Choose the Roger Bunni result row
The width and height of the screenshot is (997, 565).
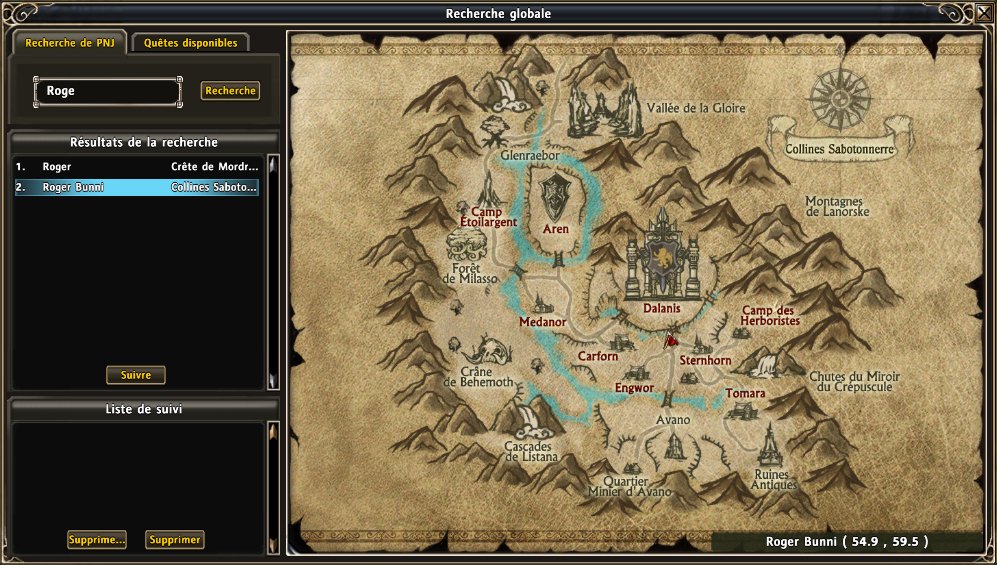(x=136, y=187)
